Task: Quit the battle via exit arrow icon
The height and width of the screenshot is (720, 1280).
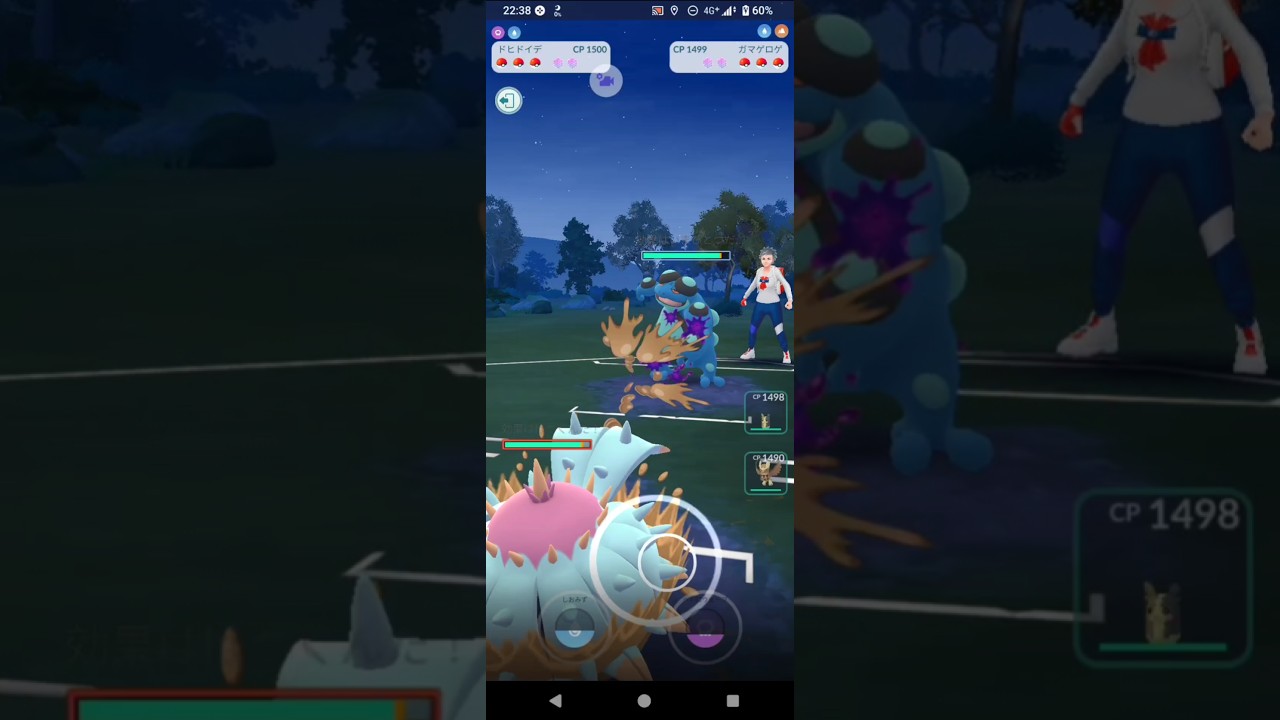Action: tap(508, 100)
